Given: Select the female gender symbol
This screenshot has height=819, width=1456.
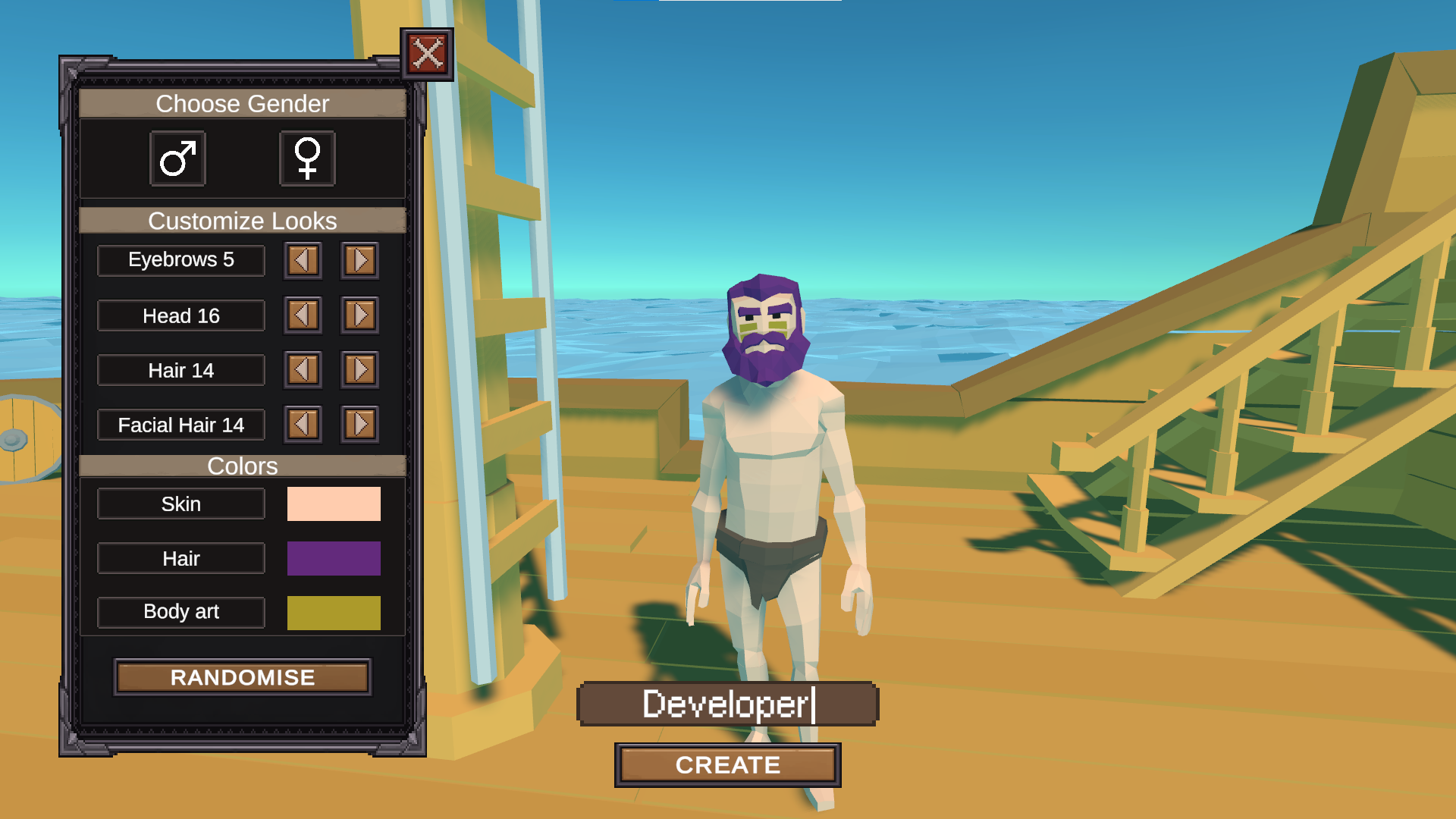Looking at the screenshot, I should click(x=308, y=158).
